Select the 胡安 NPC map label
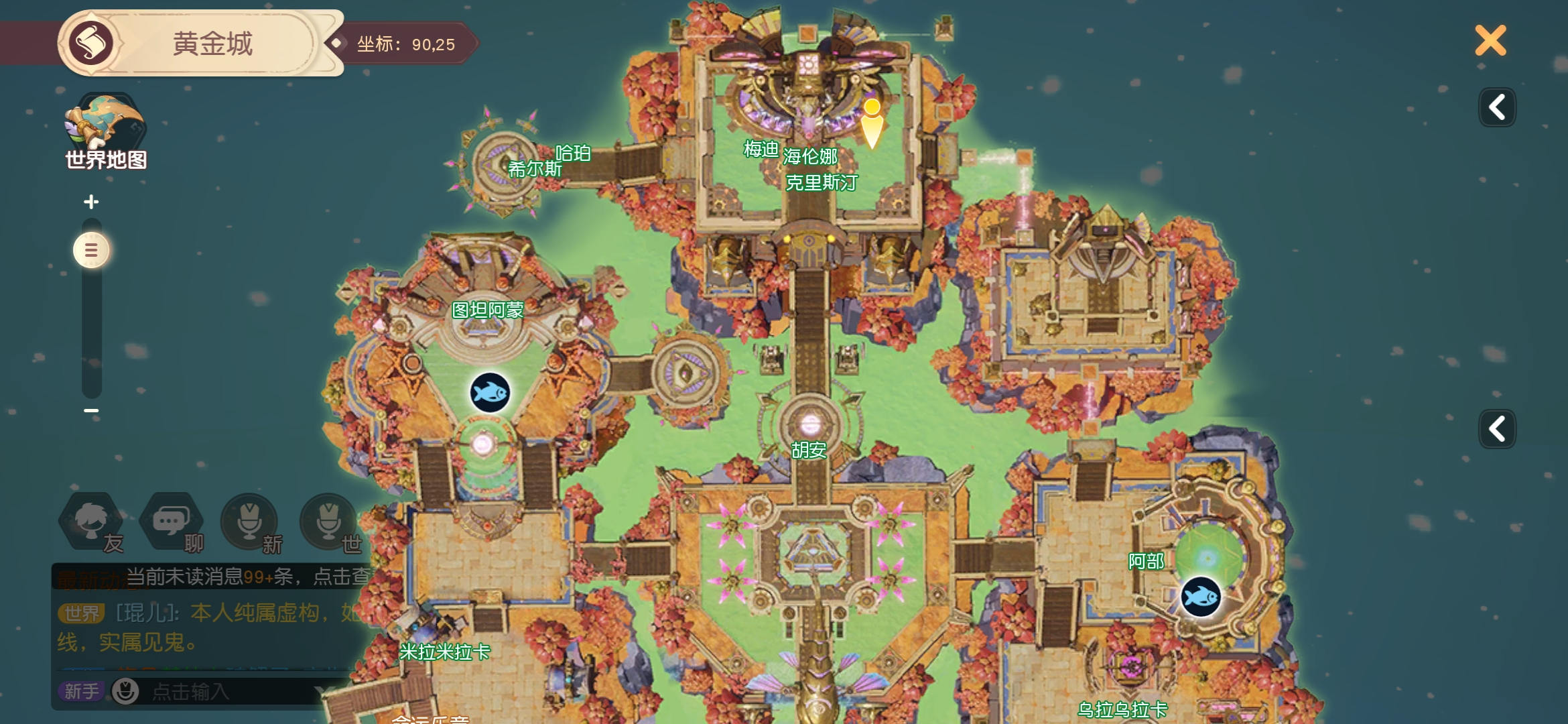Viewport: 1568px width, 724px height. coord(809,450)
